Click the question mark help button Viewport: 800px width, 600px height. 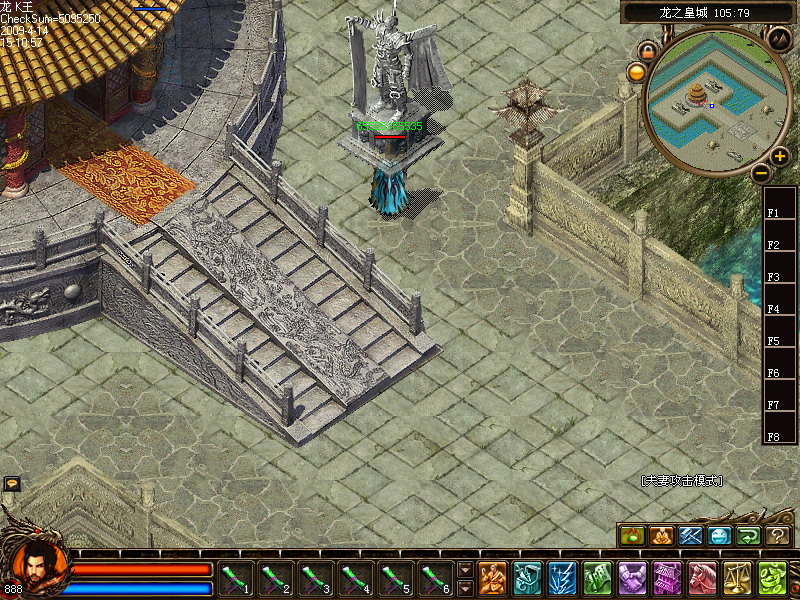coord(777,537)
